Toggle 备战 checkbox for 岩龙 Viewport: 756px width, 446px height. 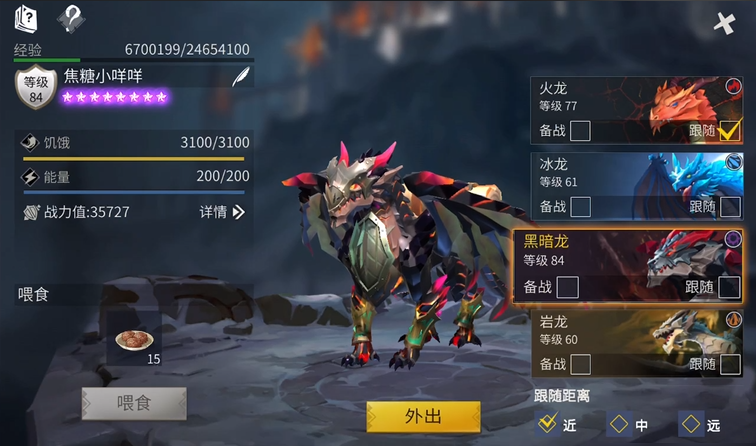579,364
